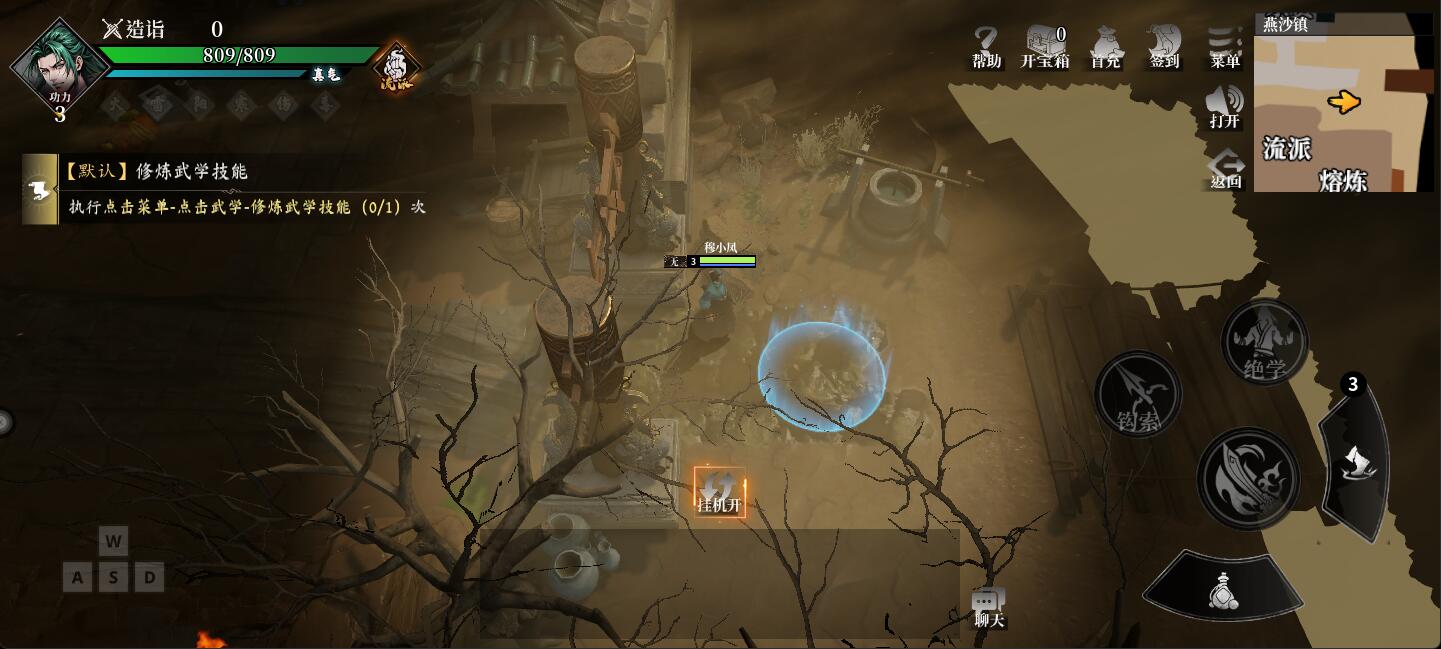
Task: Click the fist emblem beside 真气 bar
Action: pos(396,68)
